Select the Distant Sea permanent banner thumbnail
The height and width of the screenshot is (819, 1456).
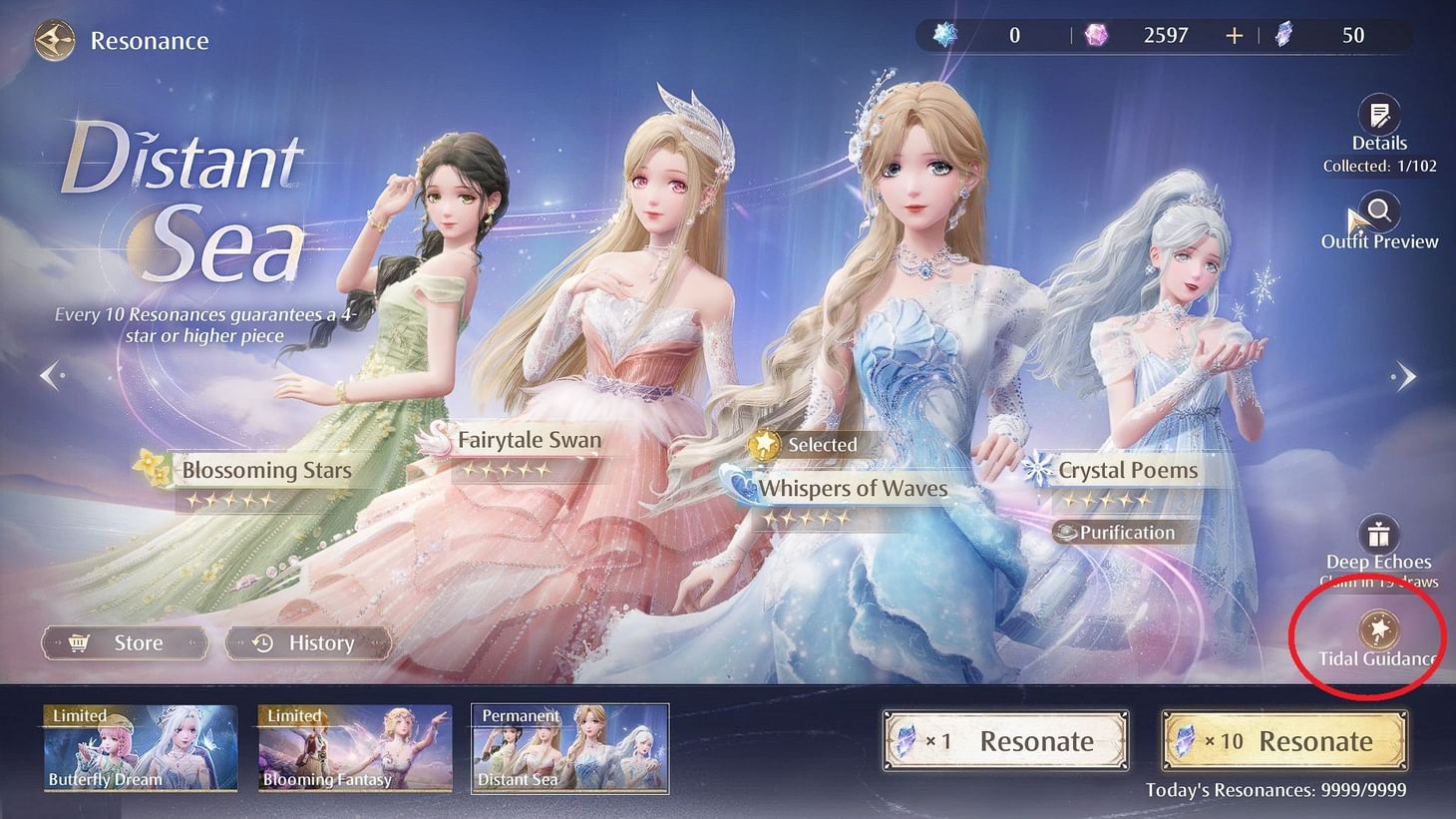click(569, 748)
